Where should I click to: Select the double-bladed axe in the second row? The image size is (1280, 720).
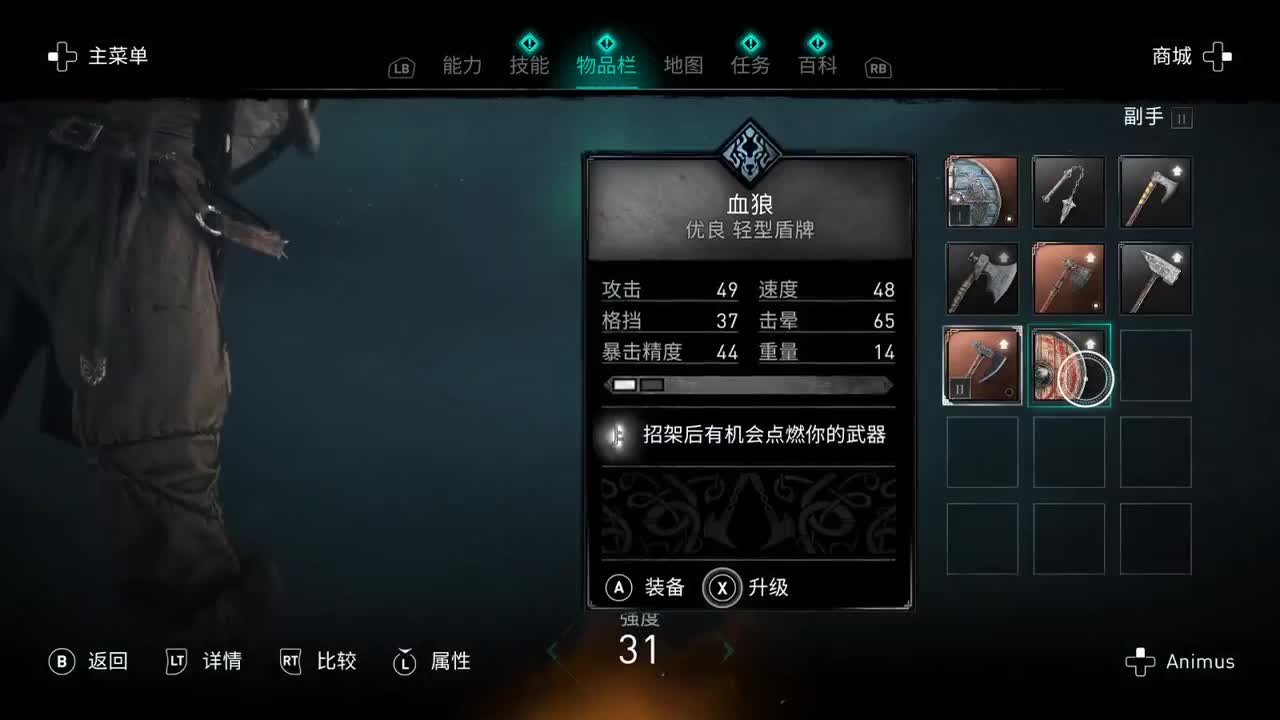(981, 279)
